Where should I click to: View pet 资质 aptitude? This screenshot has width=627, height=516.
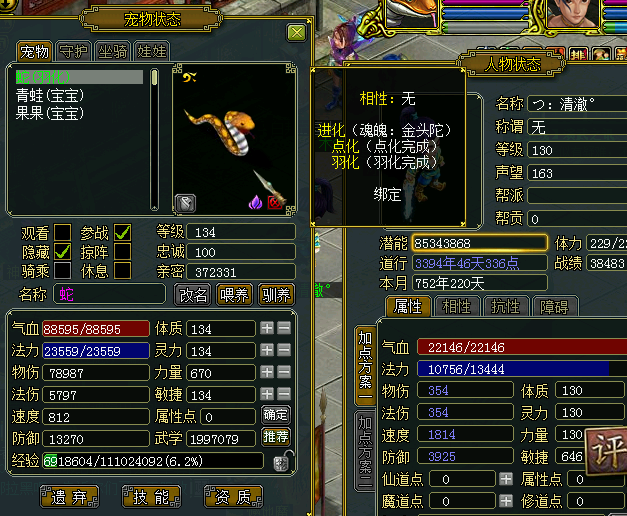(x=233, y=495)
